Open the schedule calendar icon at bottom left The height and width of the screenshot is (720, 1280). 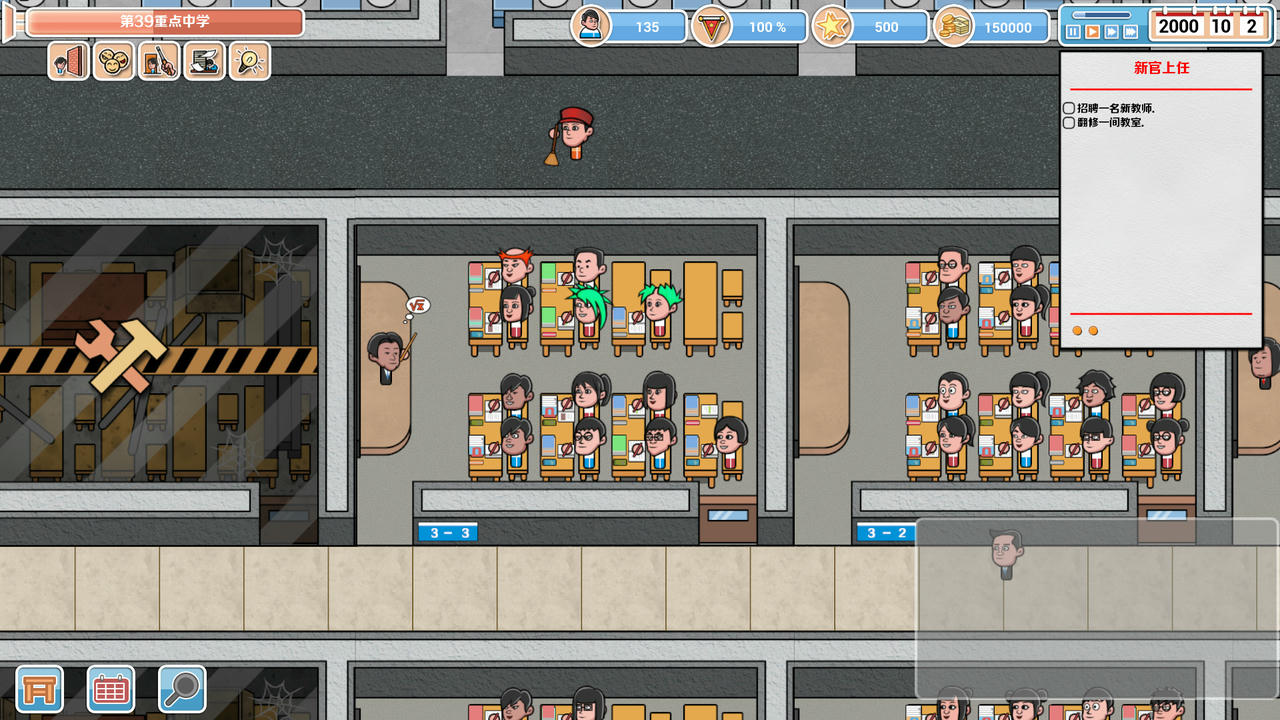(x=110, y=689)
